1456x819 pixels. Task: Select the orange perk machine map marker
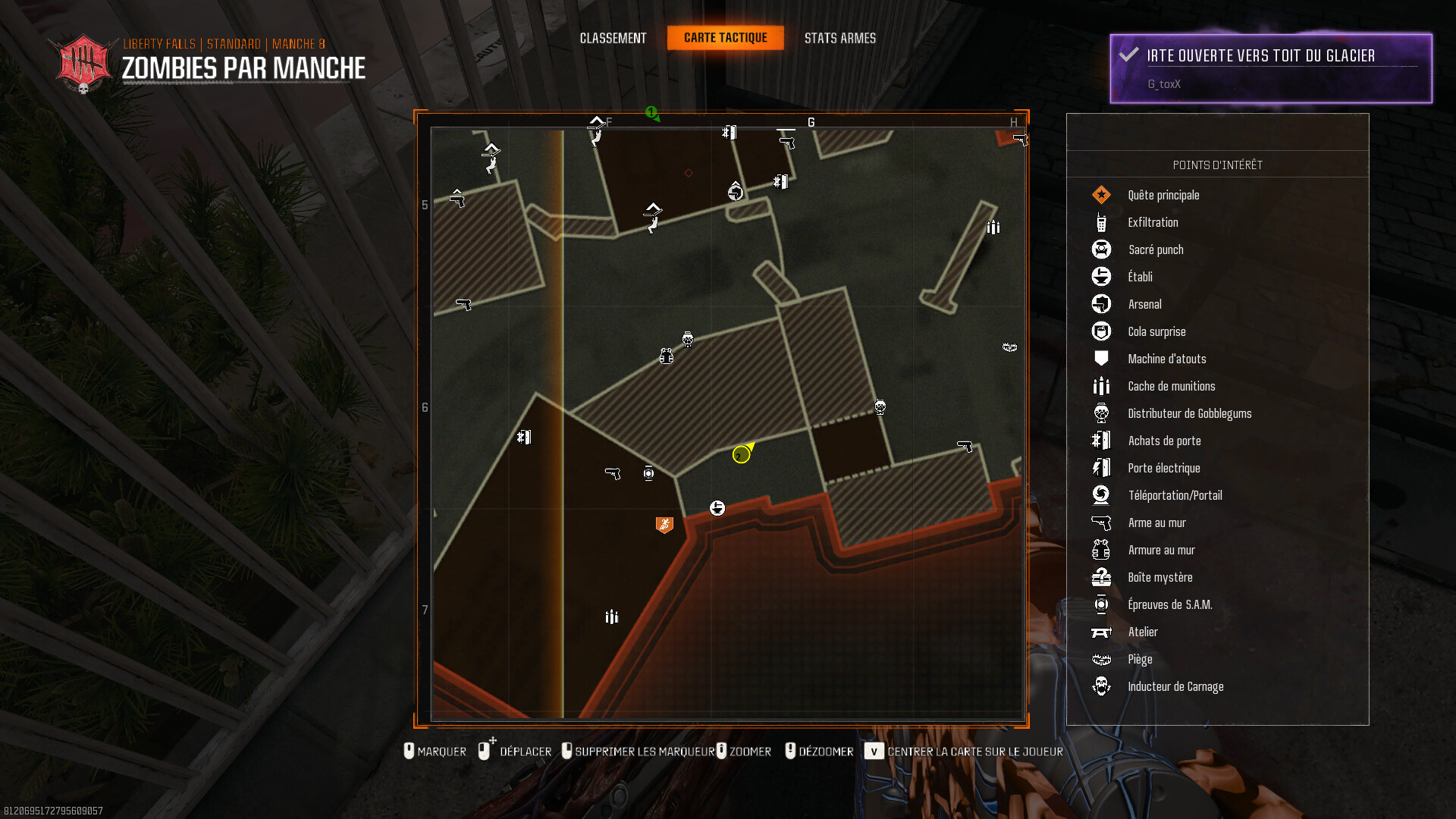coord(664,524)
